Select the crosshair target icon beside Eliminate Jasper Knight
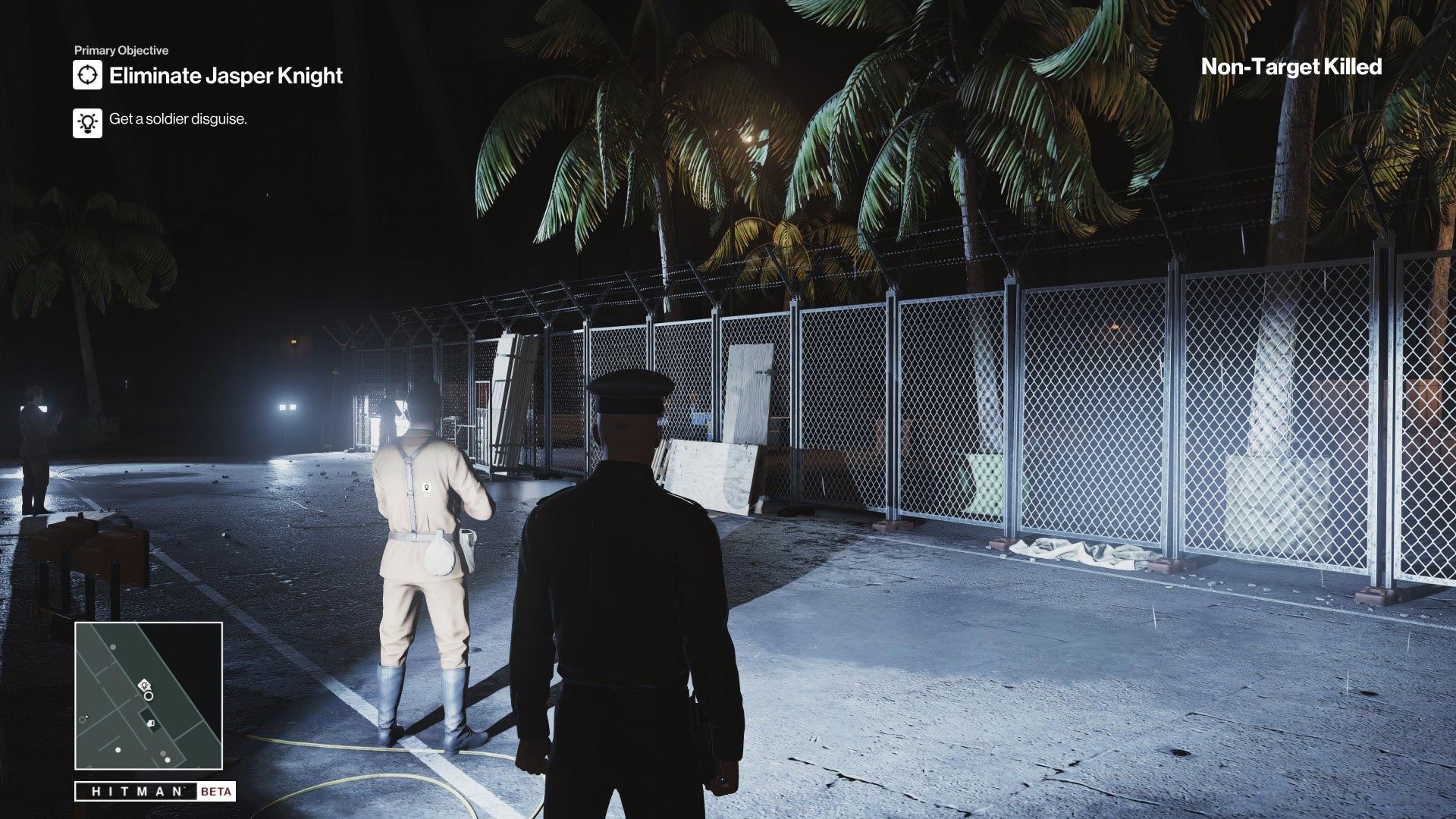Image resolution: width=1456 pixels, height=819 pixels. pyautogui.click(x=87, y=74)
